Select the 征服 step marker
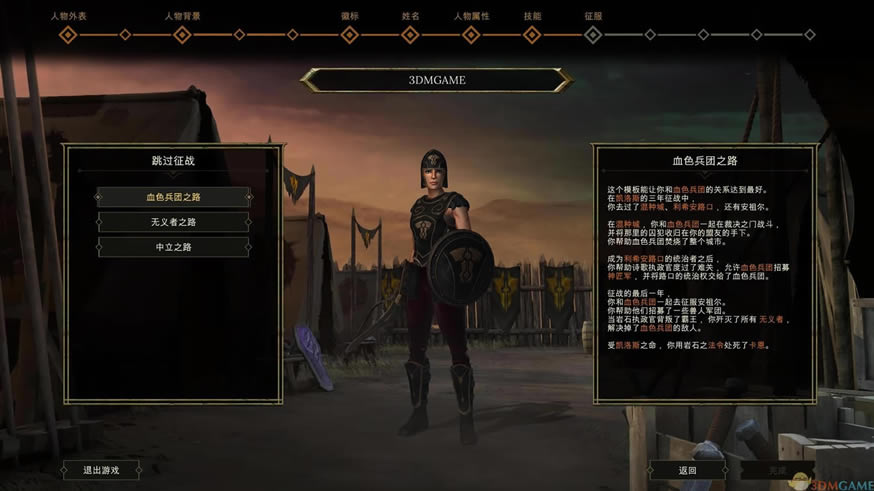 [x=593, y=35]
